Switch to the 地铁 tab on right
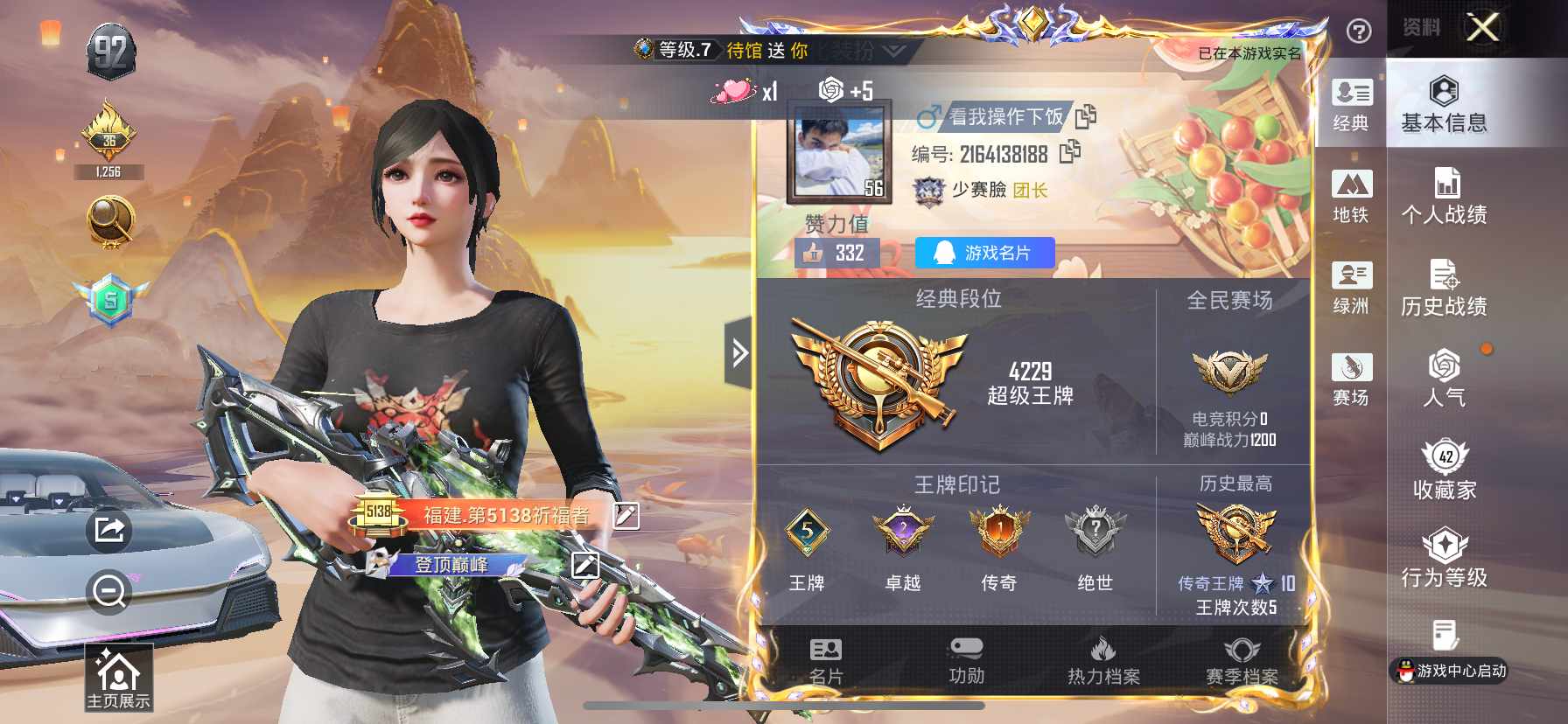The width and height of the screenshot is (1568, 724). pos(1353,195)
